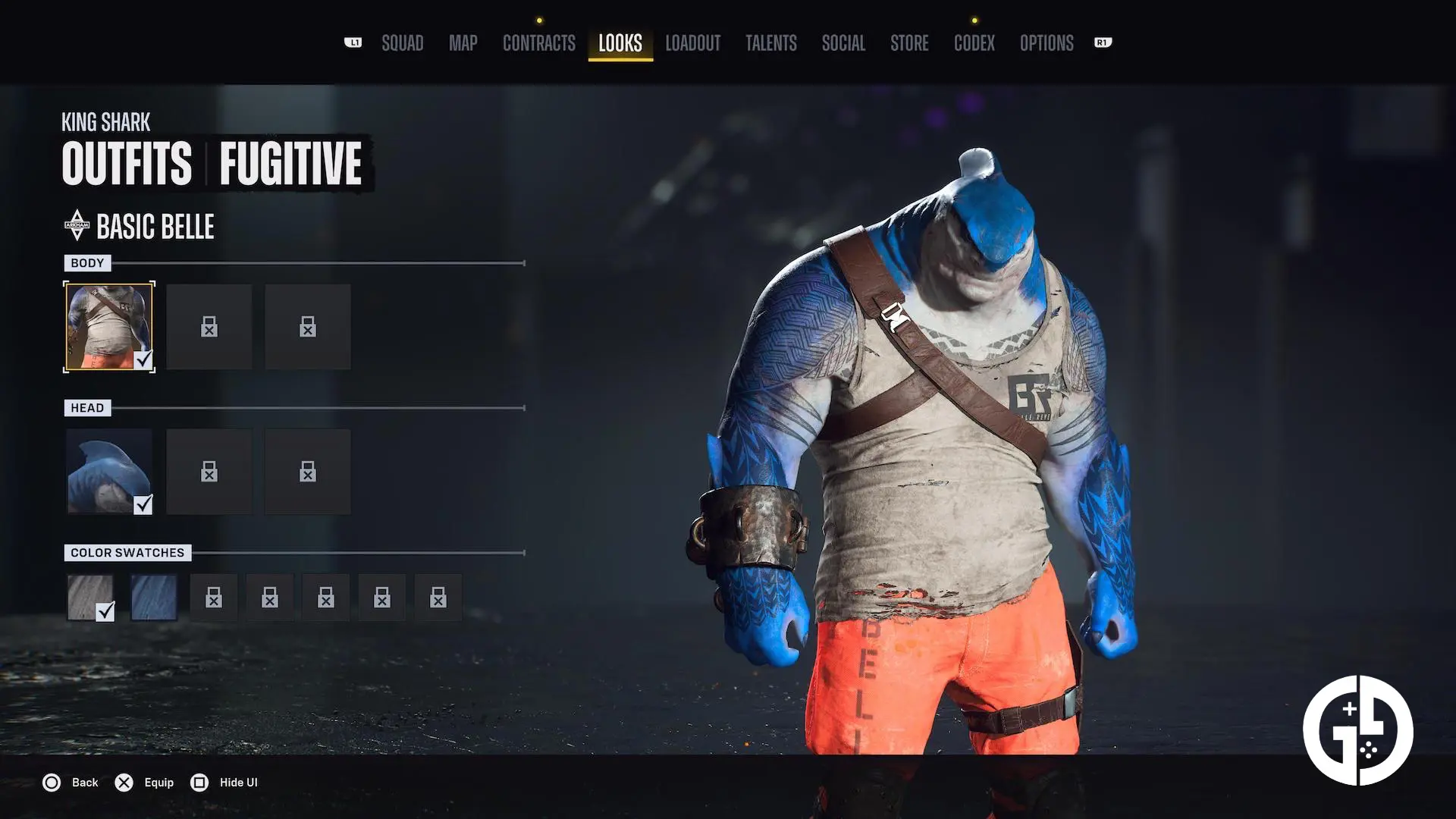Viewport: 1456px width, 819px height.
Task: Click the L1 shoulder button indicator
Action: tap(353, 43)
